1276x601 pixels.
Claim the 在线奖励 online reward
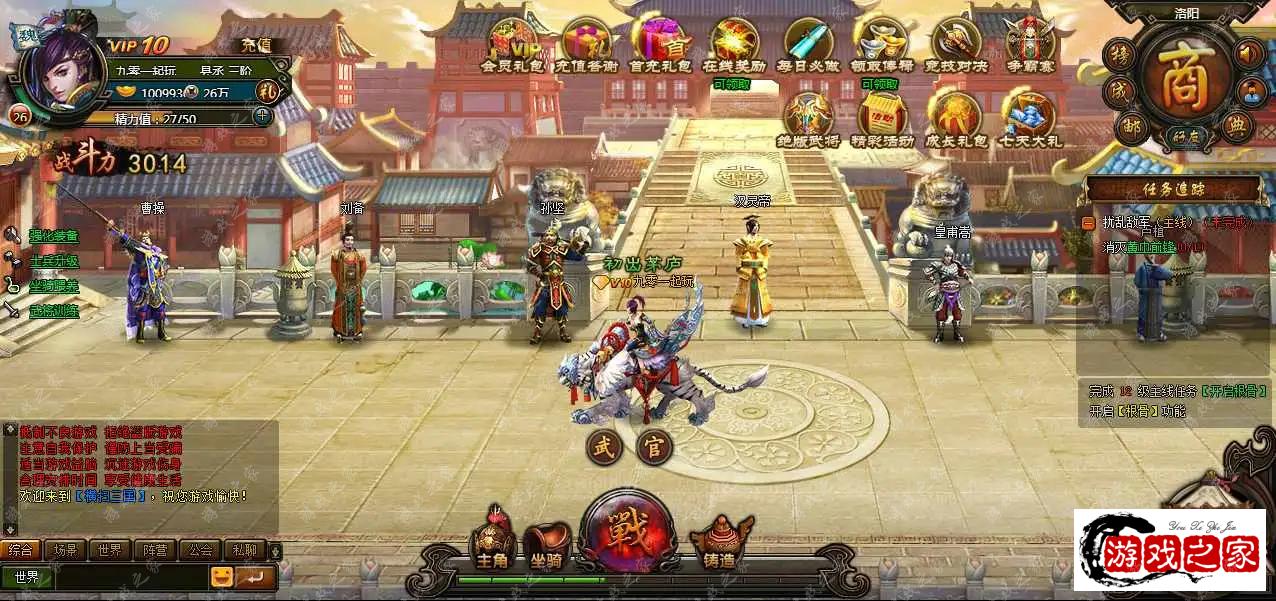735,43
